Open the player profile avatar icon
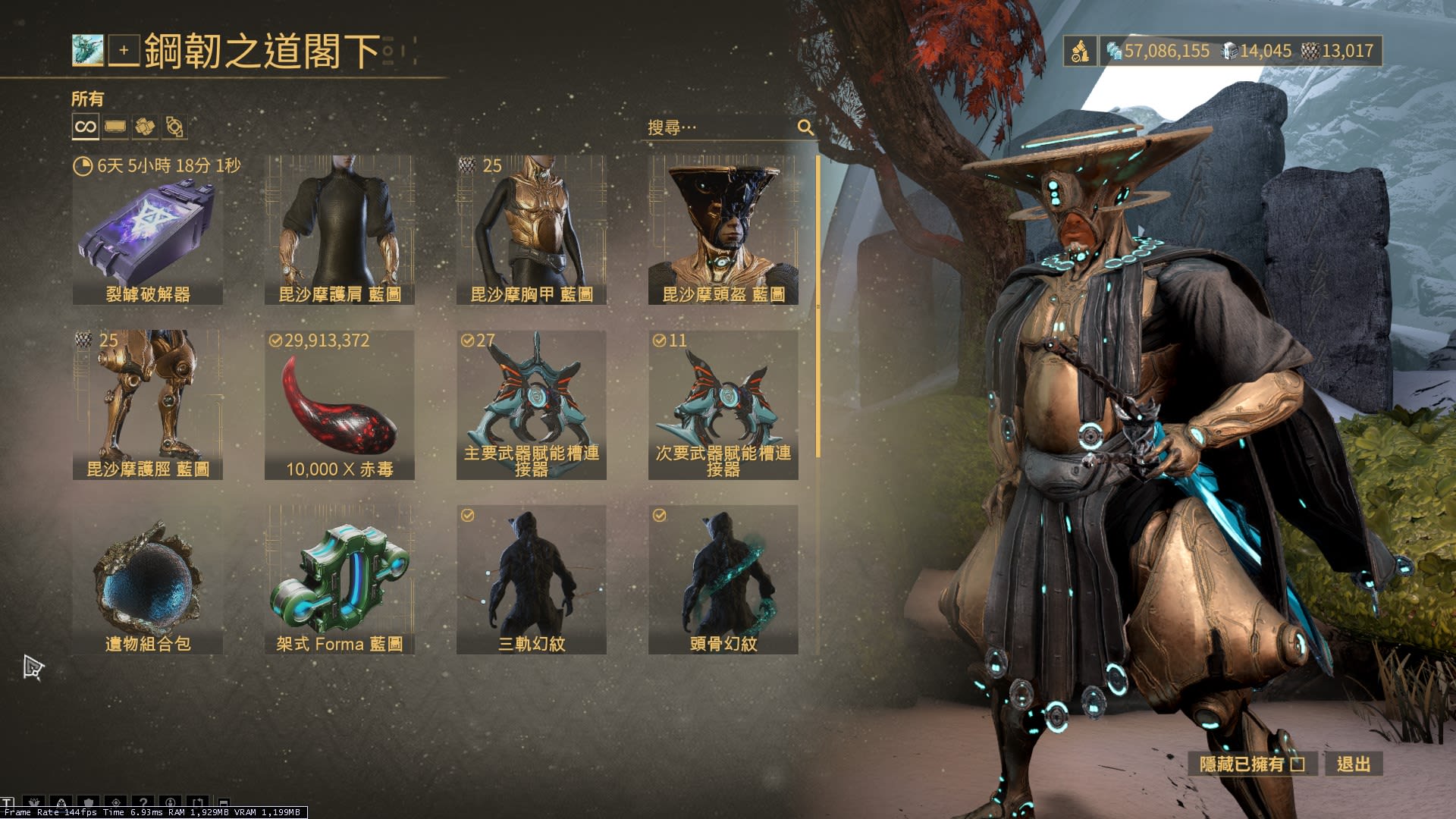The width and height of the screenshot is (1456, 819). pyautogui.click(x=88, y=51)
